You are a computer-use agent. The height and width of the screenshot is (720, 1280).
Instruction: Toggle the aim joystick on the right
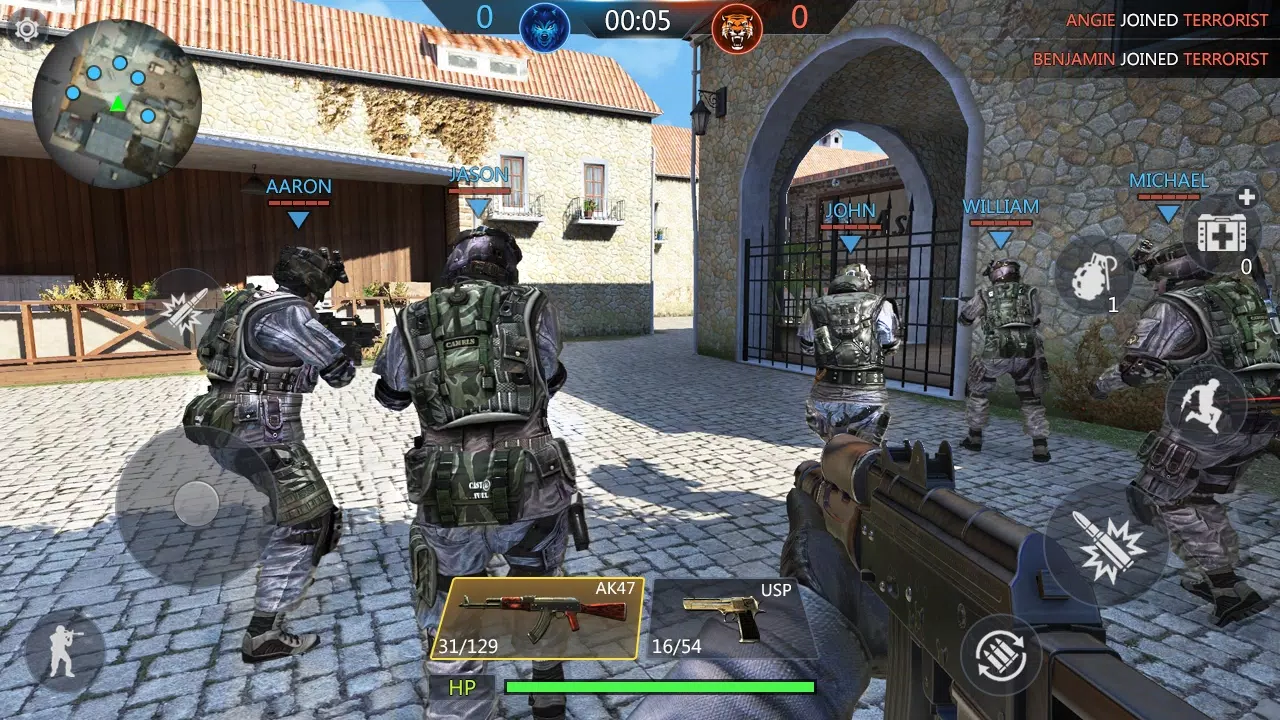(x=1003, y=654)
